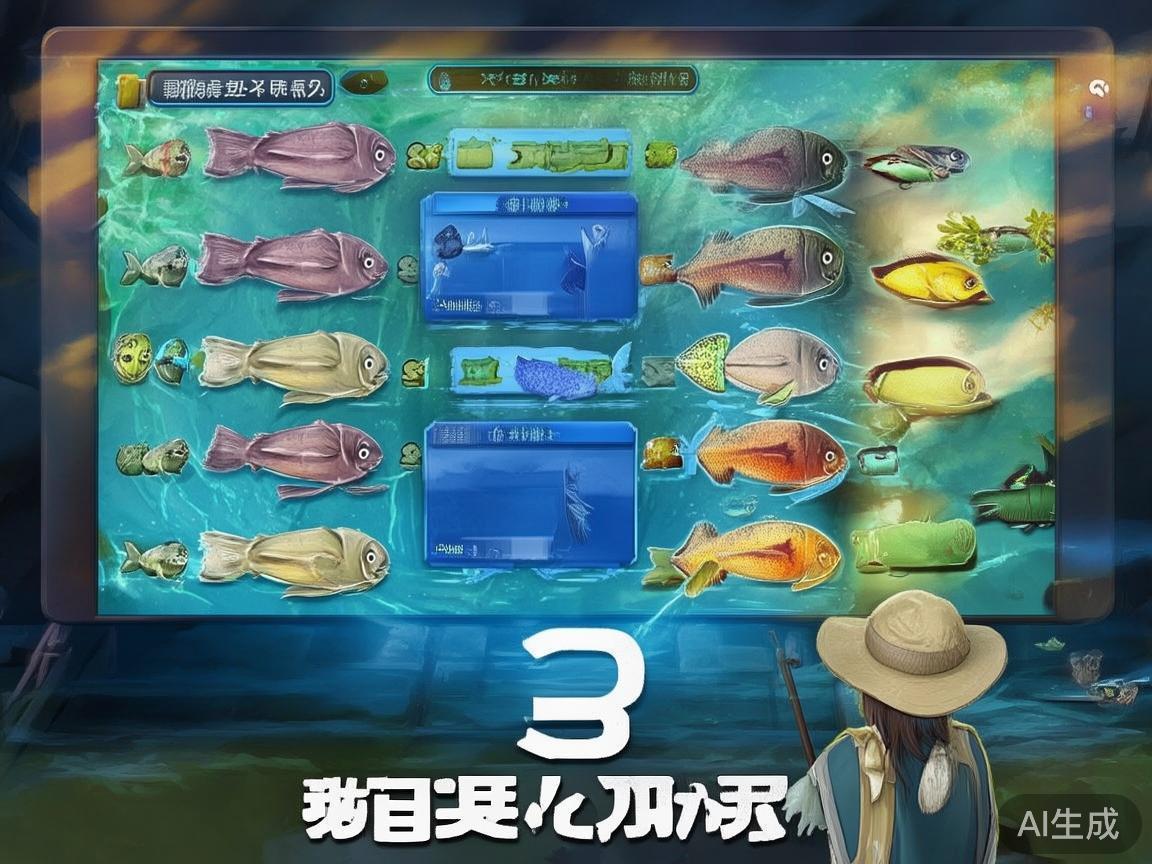This screenshot has height=864, width=1152.
Task: Select the teal bar at top center
Action: click(x=563, y=79)
